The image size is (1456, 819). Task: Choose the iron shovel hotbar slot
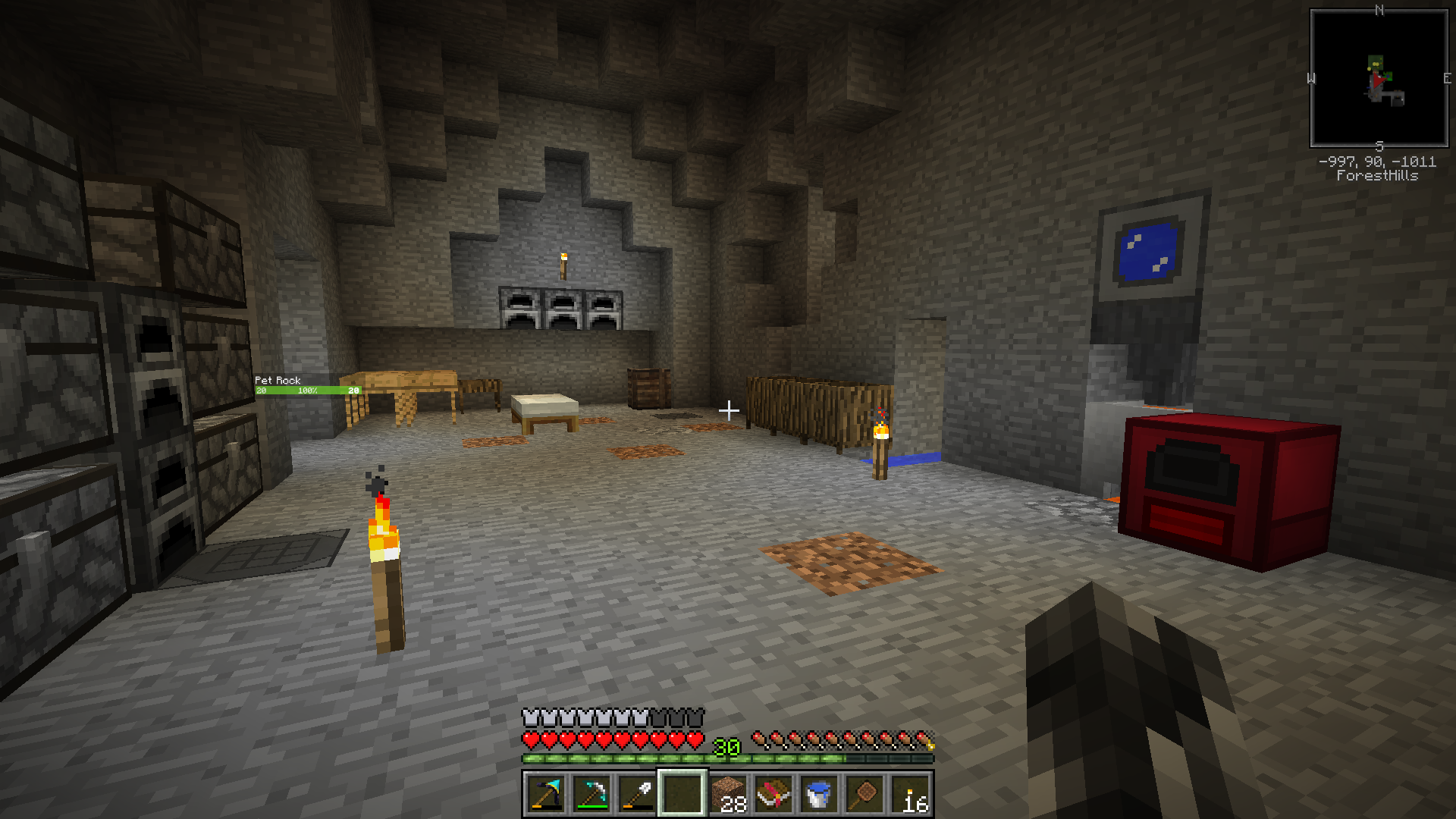(x=637, y=794)
